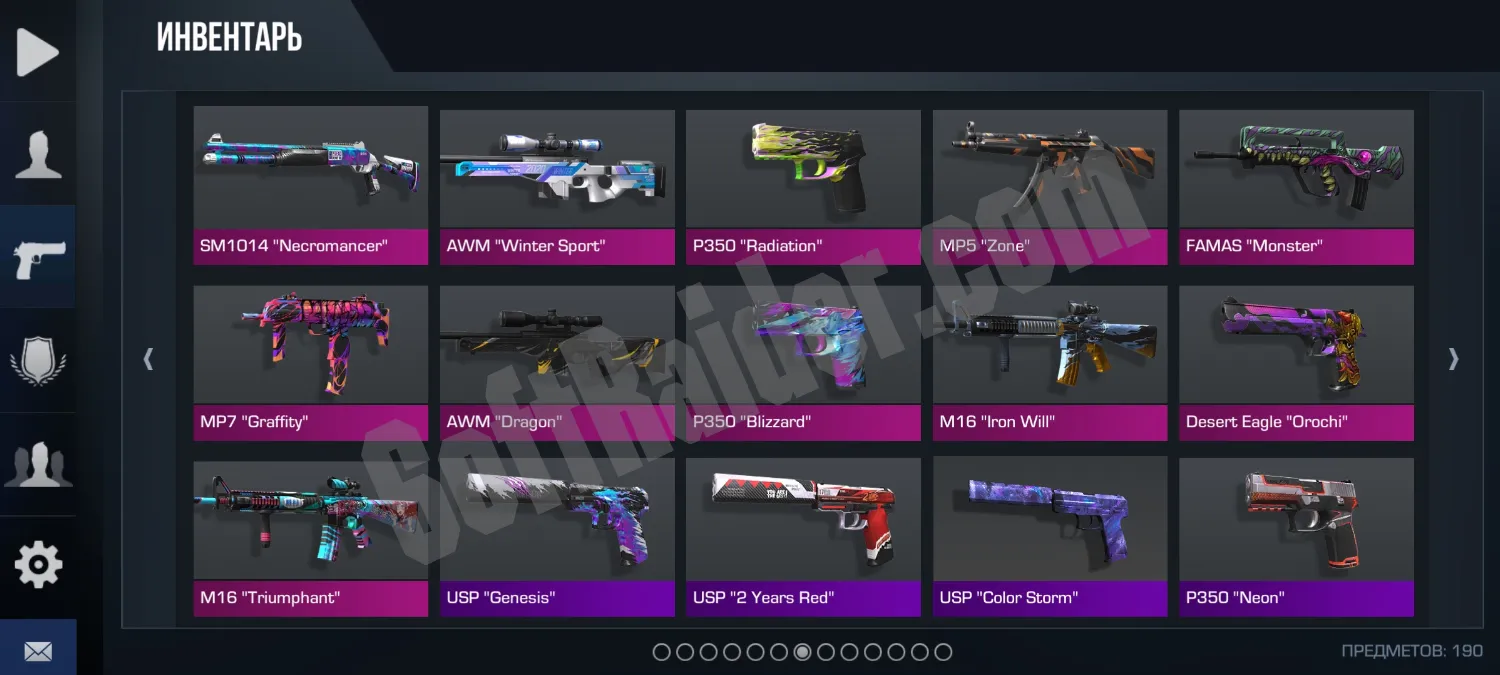
Task: Pick the P350 "Neon" pistol skin
Action: [x=1296, y=537]
